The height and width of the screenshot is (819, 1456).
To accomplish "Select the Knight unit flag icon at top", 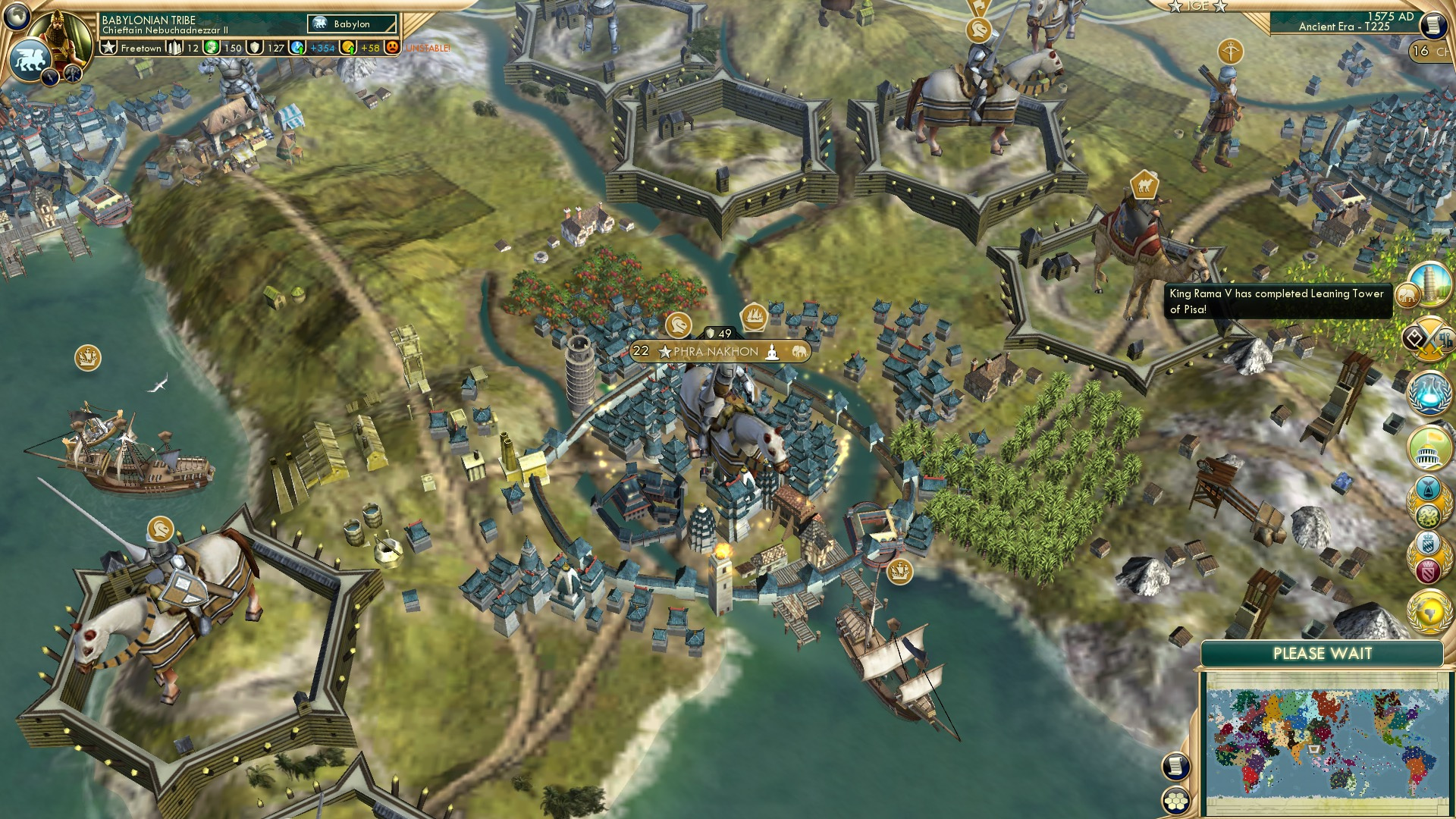I will [977, 28].
